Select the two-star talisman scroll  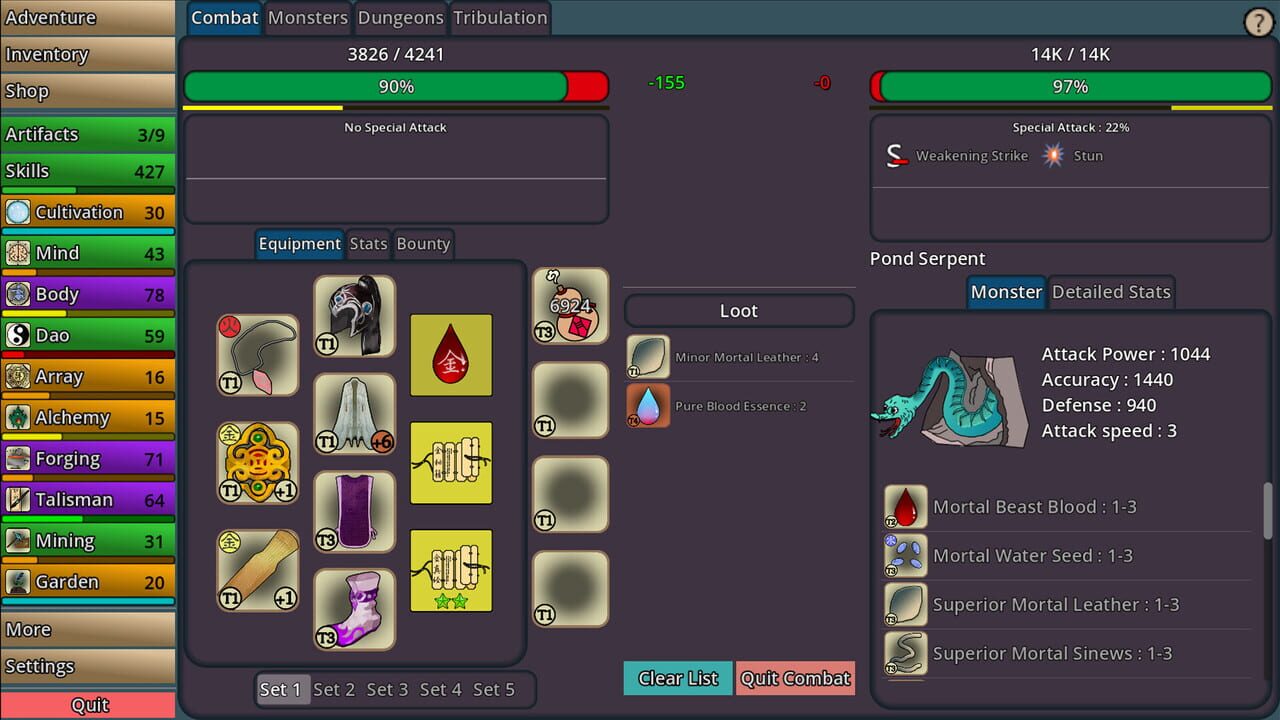coord(451,570)
